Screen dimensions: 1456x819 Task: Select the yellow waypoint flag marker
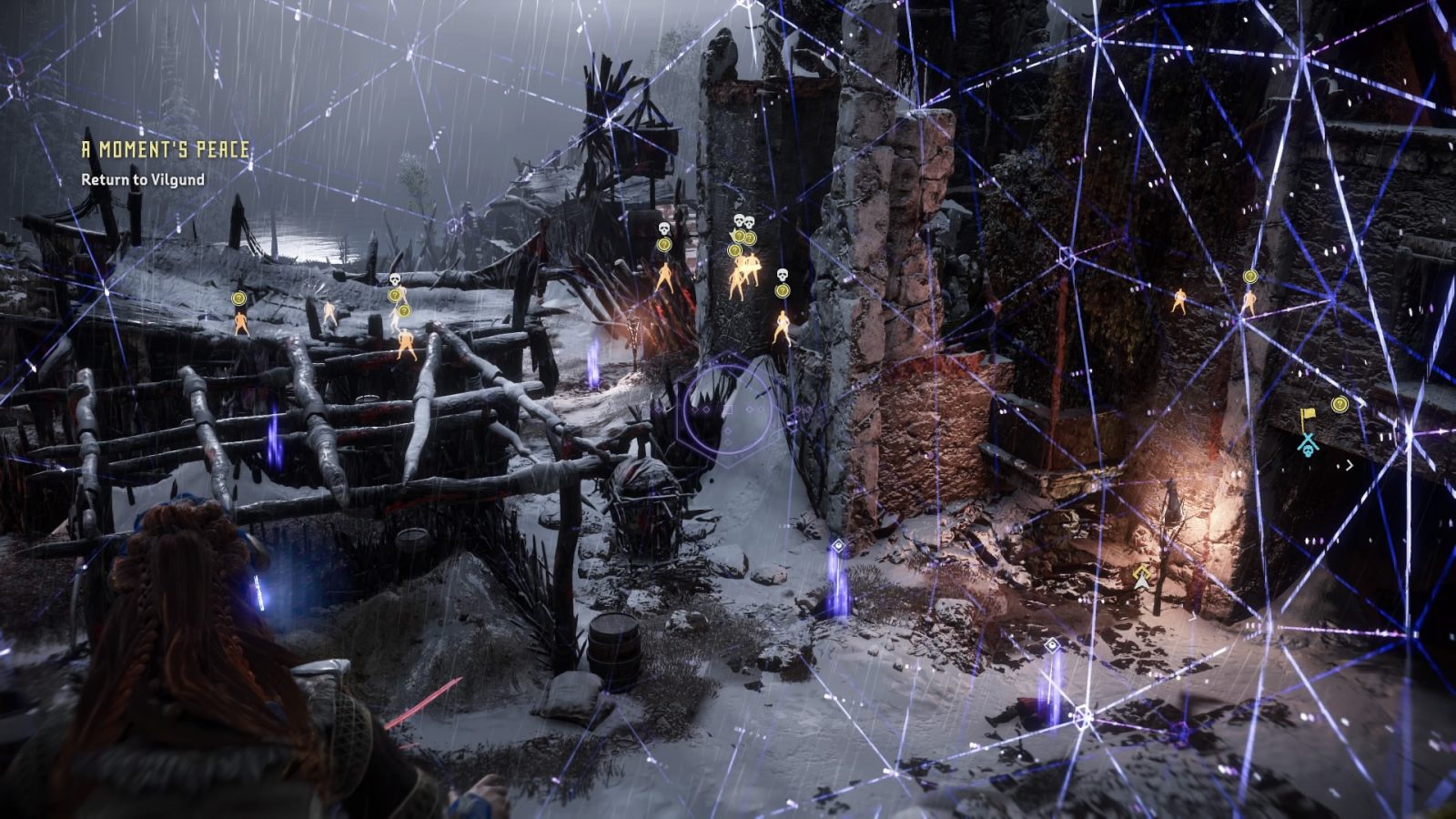[x=1308, y=414]
